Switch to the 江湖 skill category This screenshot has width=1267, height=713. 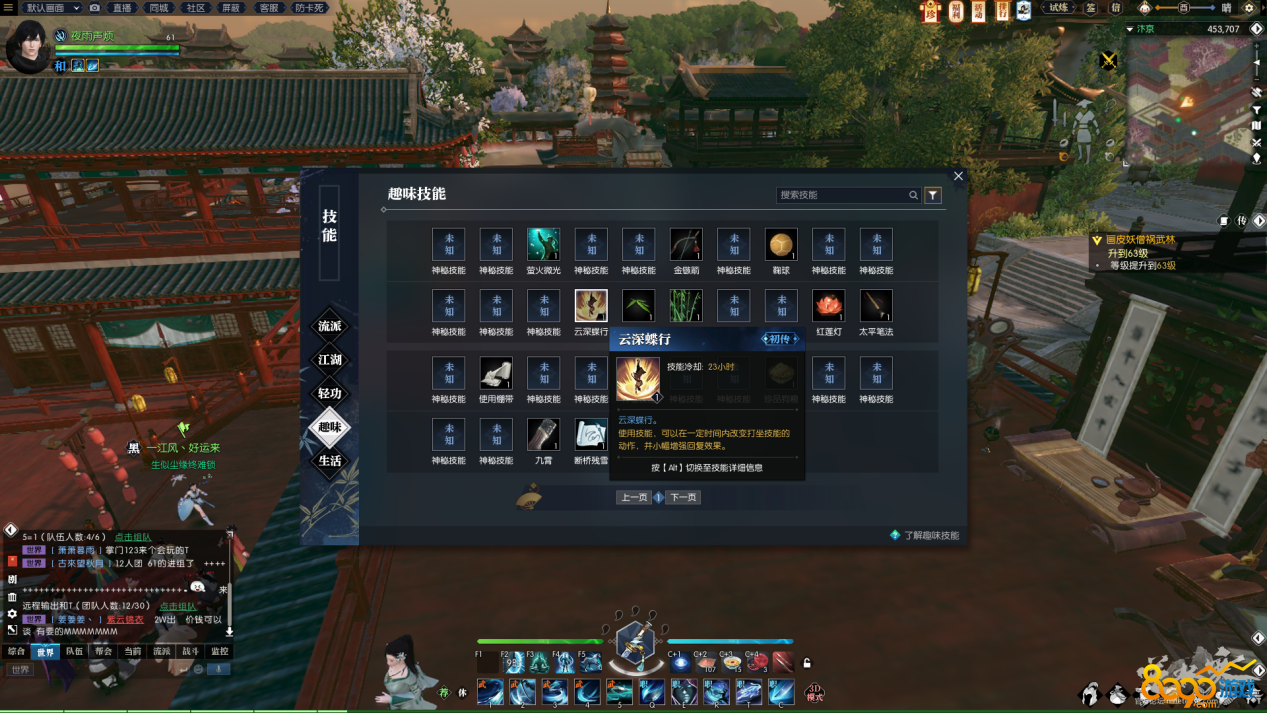[330, 360]
